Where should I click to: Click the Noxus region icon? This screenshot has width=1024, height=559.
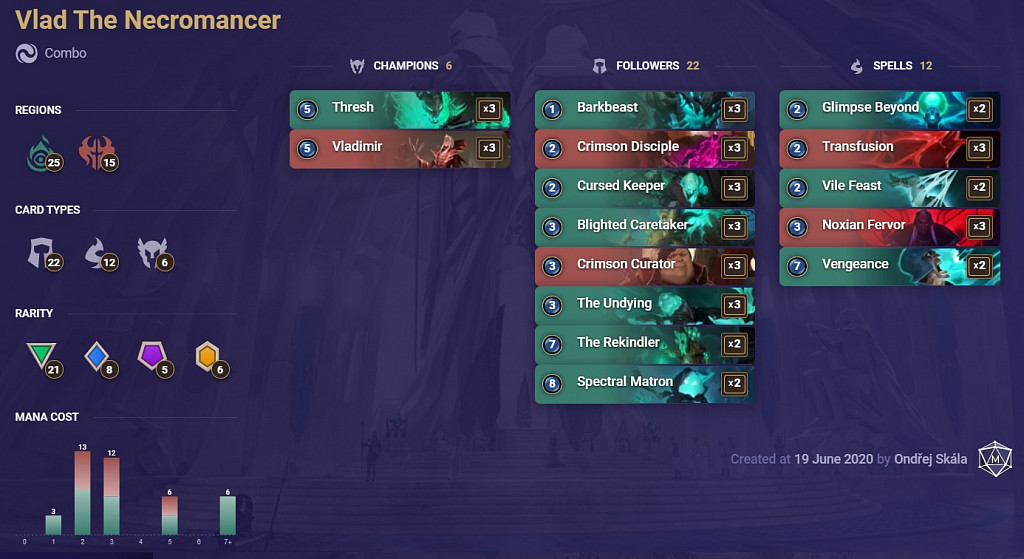coord(98,153)
